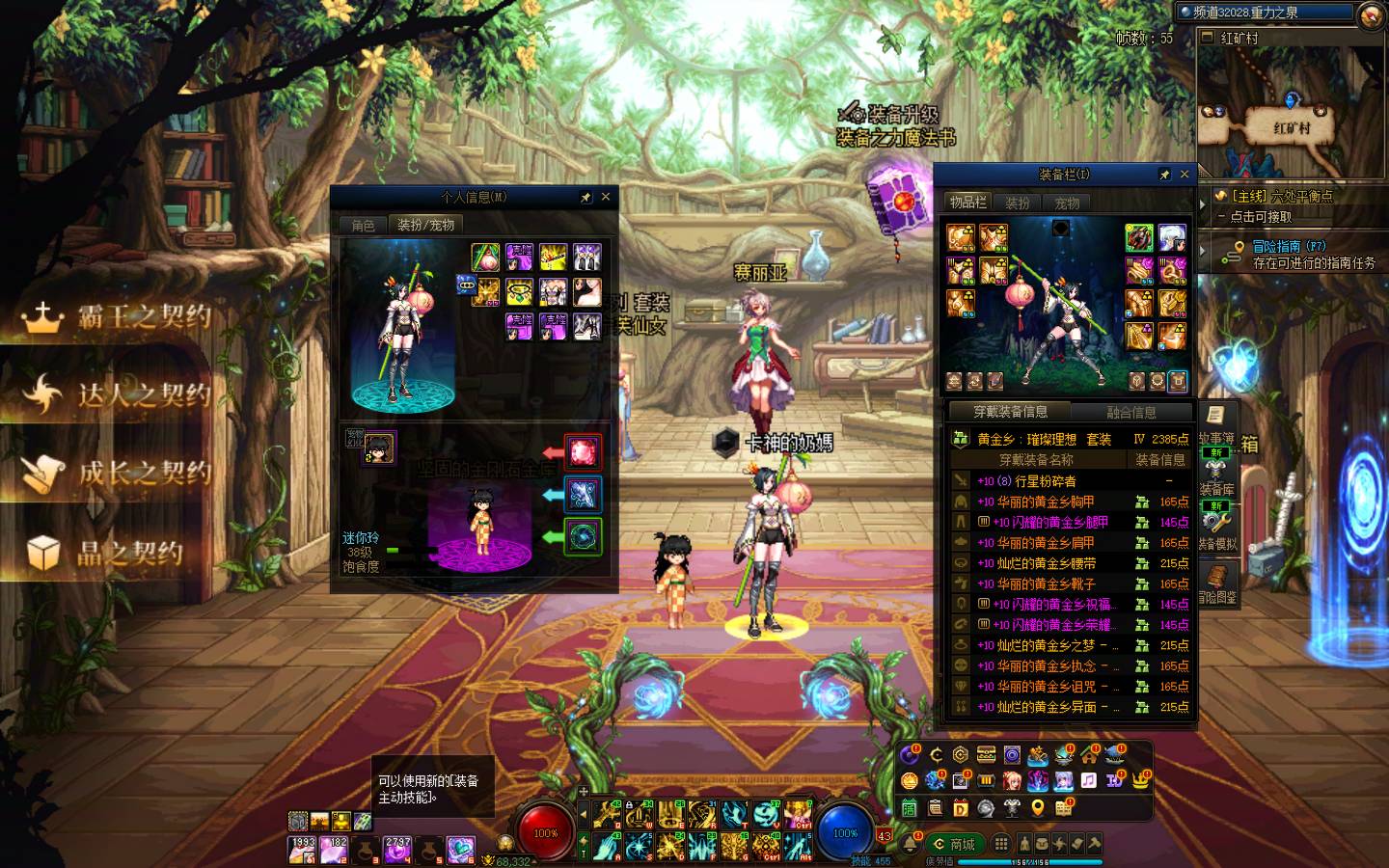Switch to the 角色 tab
1389x868 pixels.
click(x=364, y=225)
